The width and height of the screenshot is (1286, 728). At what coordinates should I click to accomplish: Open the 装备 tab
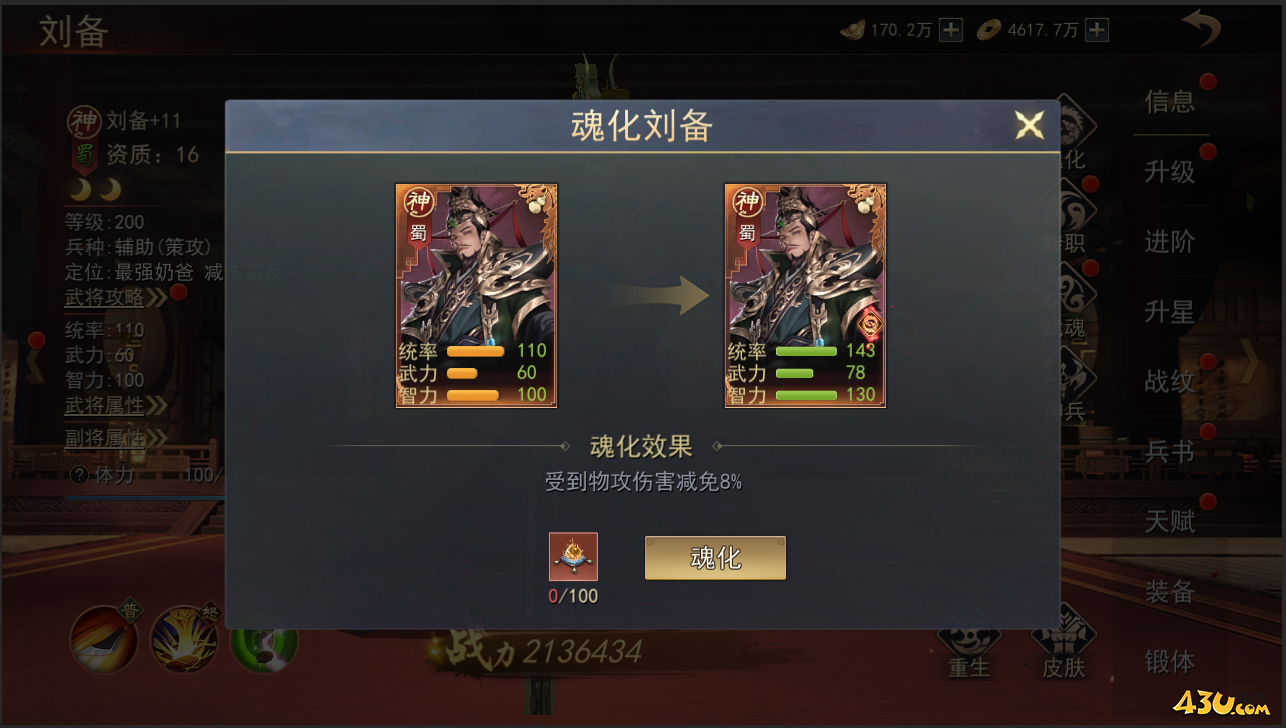(1170, 592)
